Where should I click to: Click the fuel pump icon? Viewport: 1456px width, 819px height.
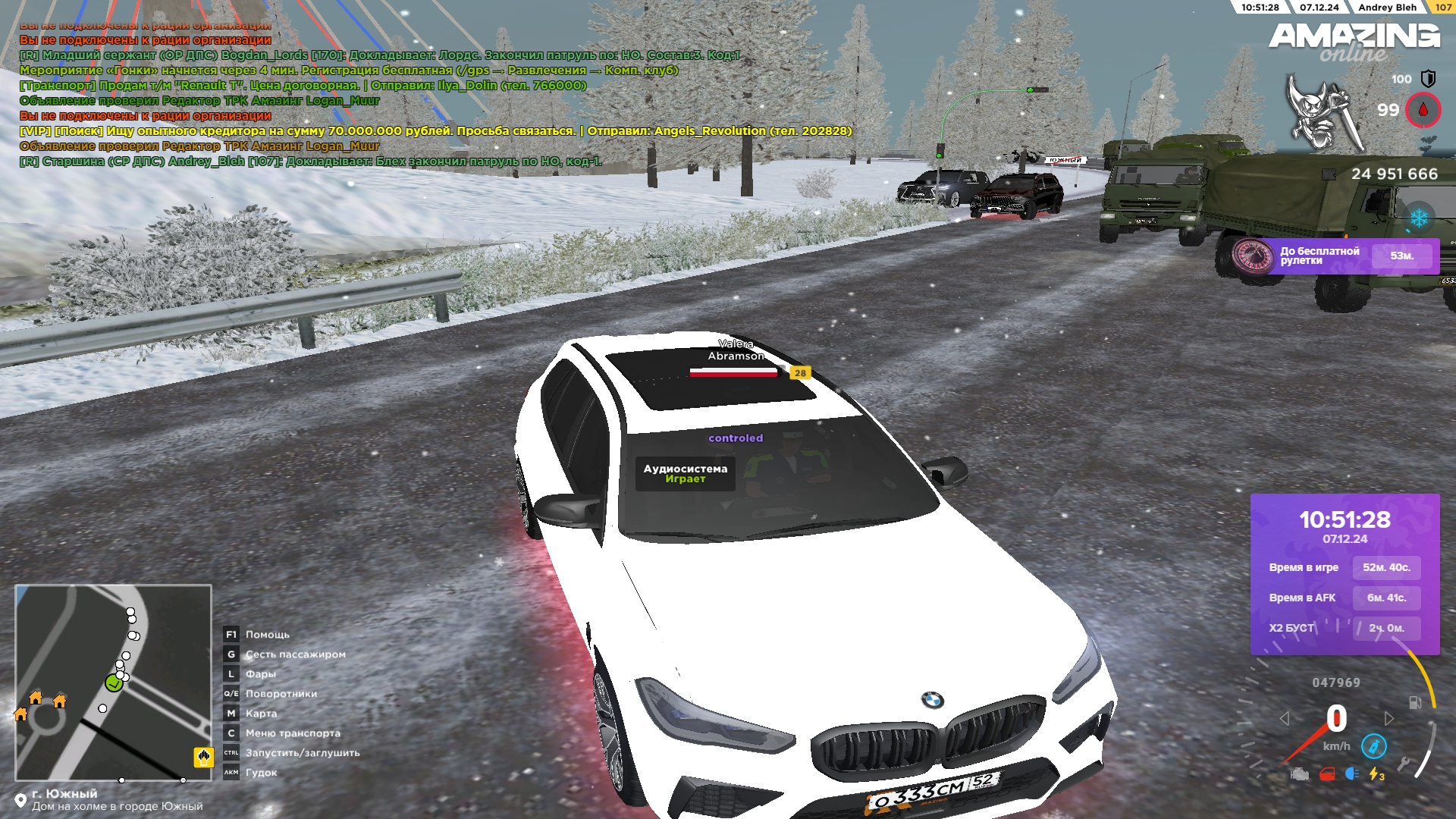pos(1415,702)
